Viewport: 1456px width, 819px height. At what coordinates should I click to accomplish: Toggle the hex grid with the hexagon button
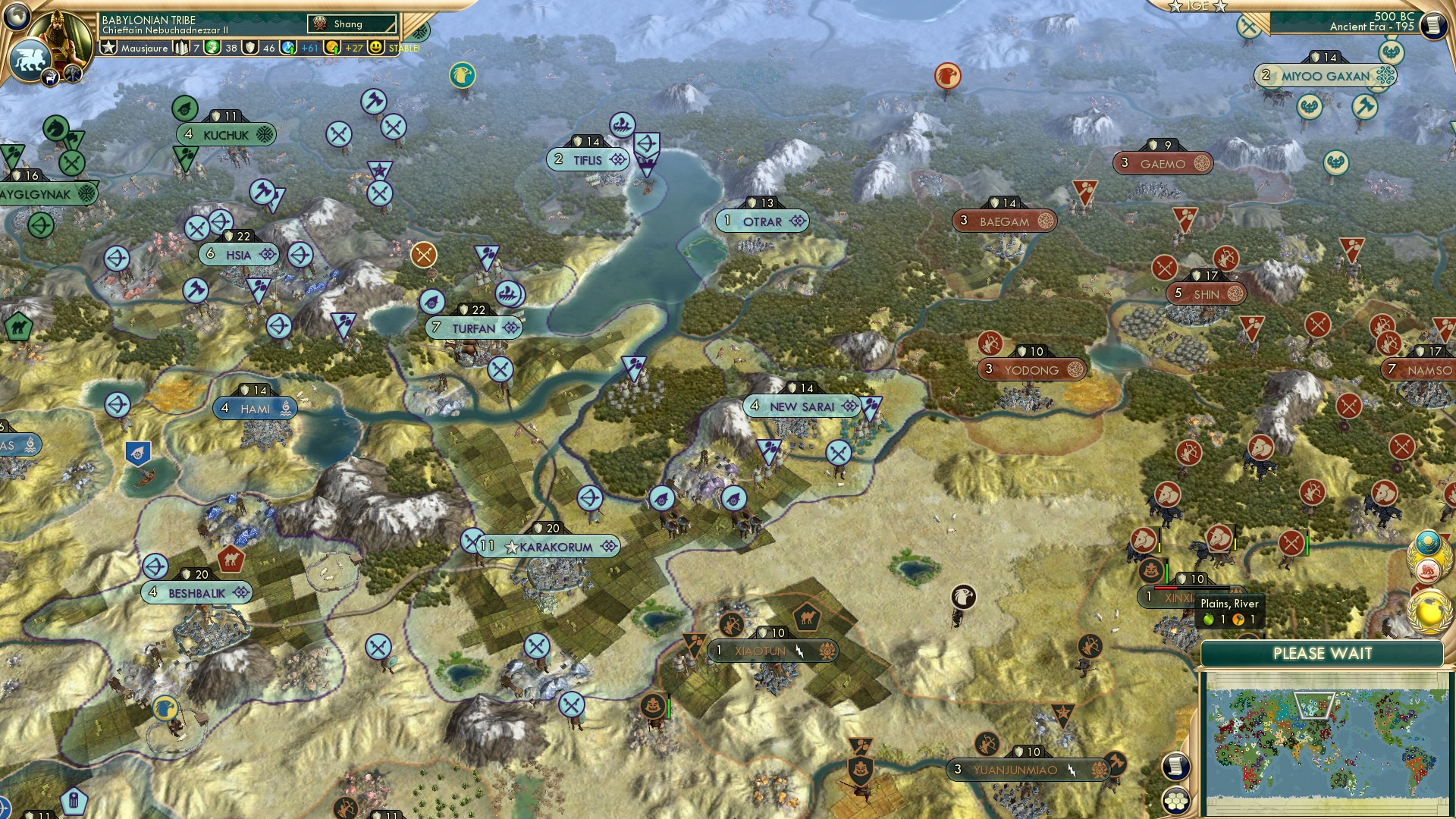coord(1176,801)
